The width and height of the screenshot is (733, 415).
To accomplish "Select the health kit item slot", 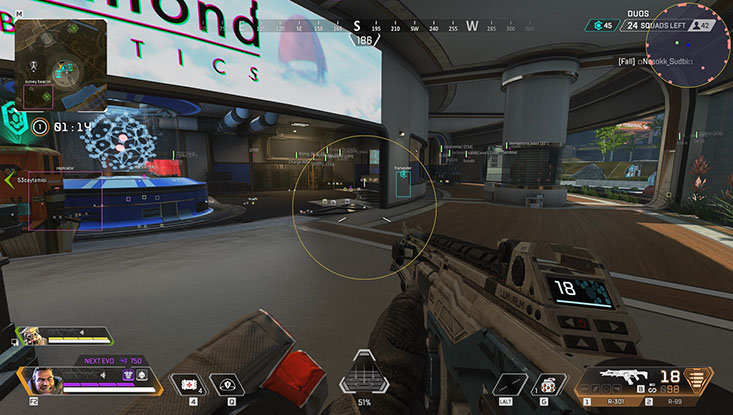I will (188, 383).
